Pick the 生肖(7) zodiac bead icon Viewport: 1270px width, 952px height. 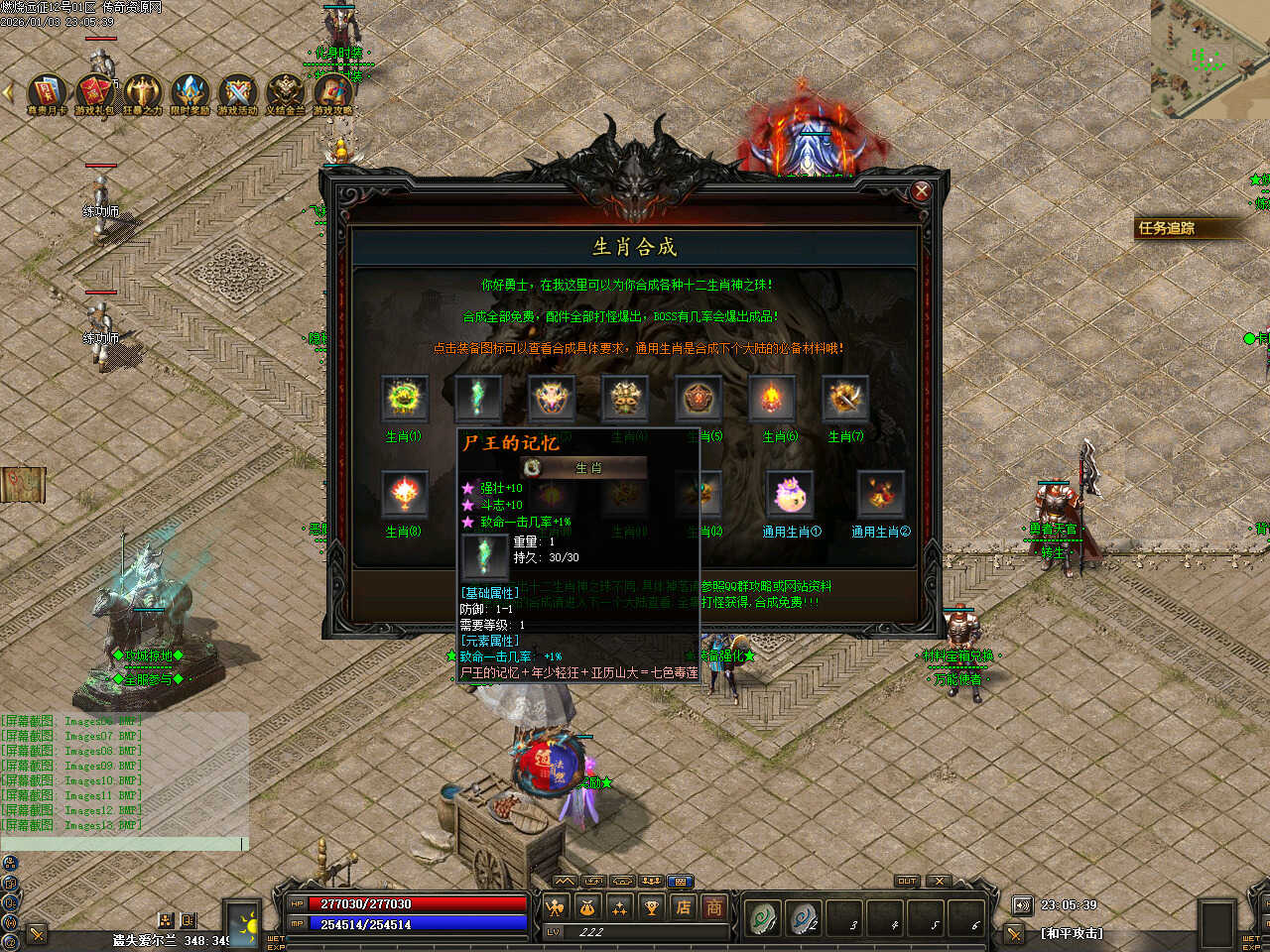(x=845, y=400)
